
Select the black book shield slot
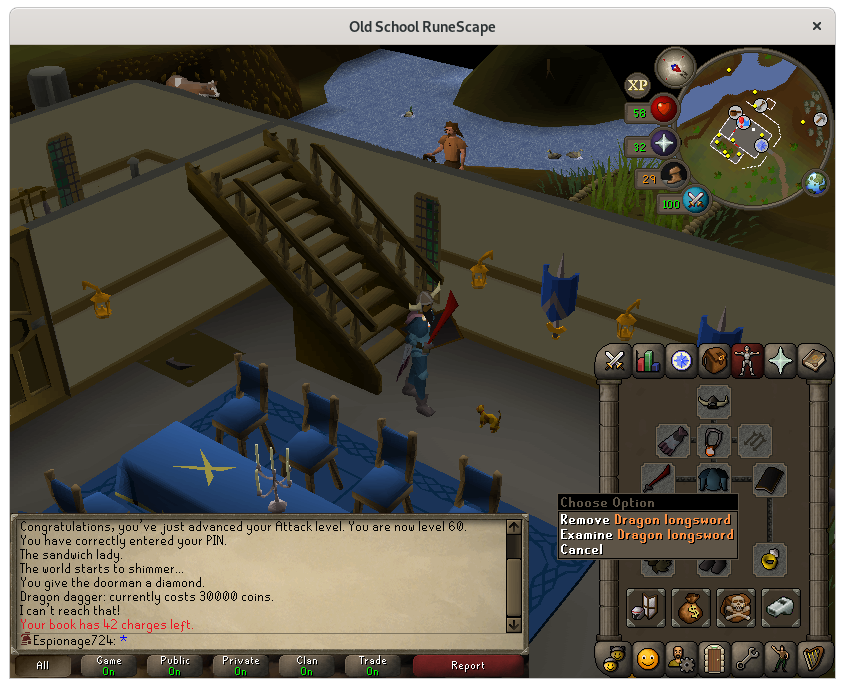click(769, 479)
